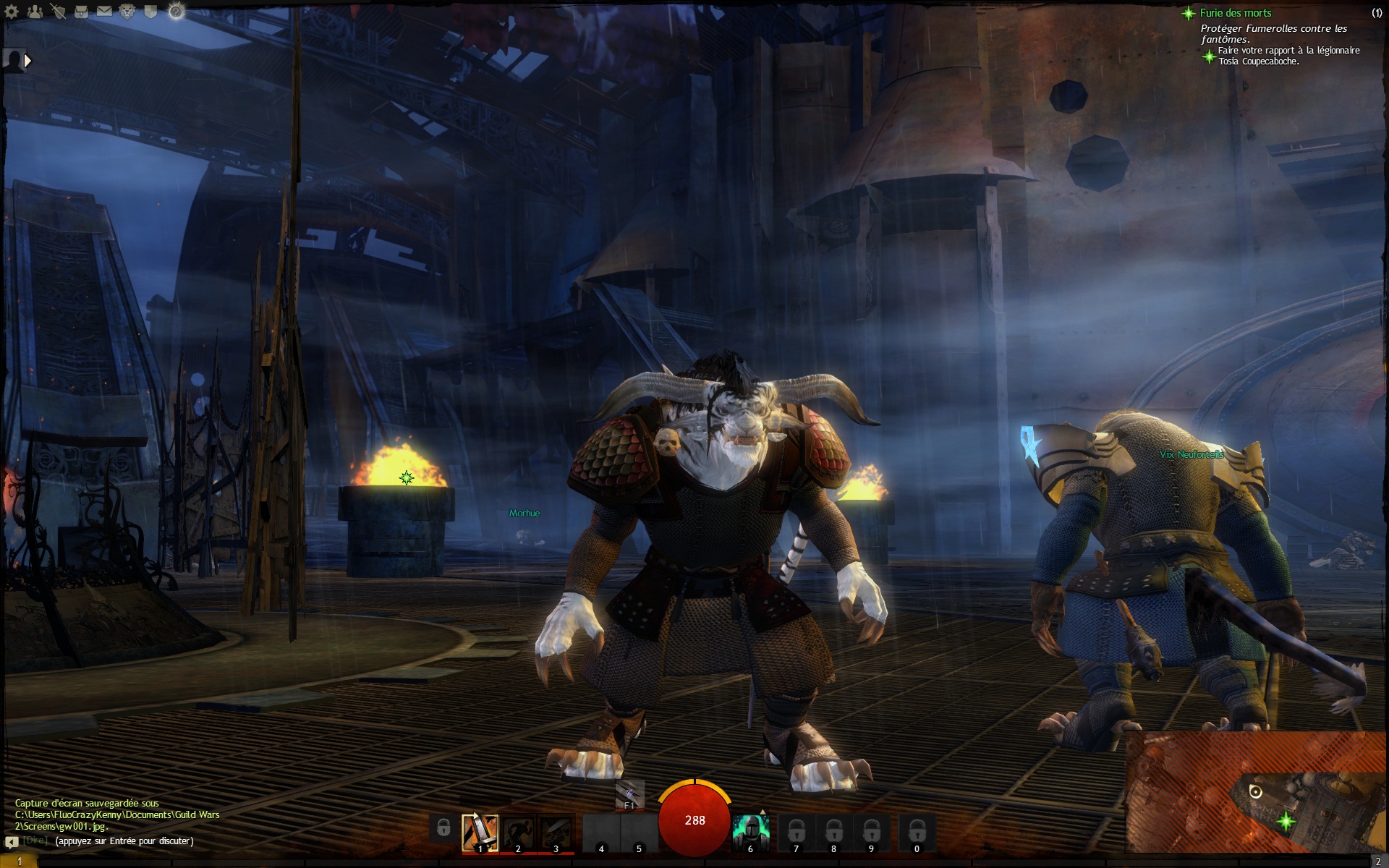Open the mail envelope icon
The width and height of the screenshot is (1389, 868).
click(x=105, y=12)
